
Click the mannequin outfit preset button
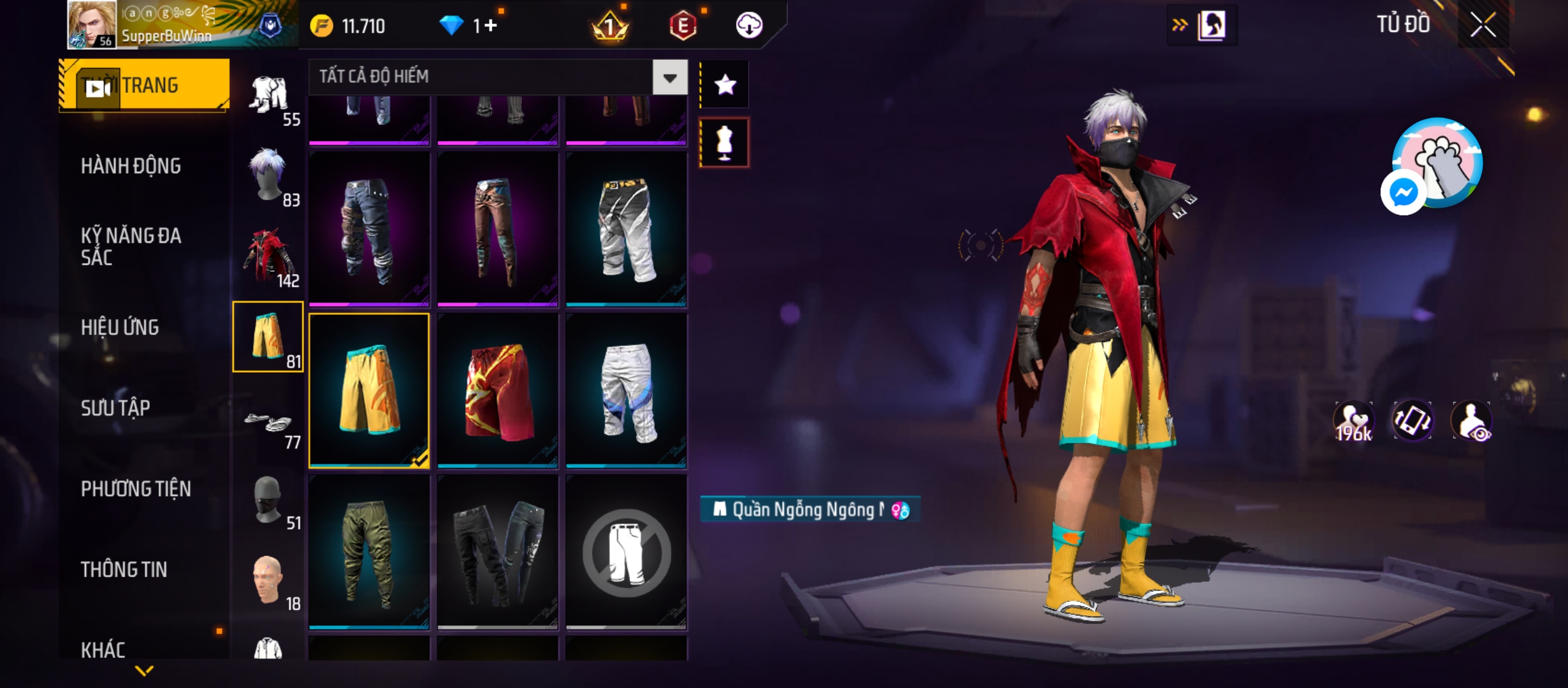(725, 143)
